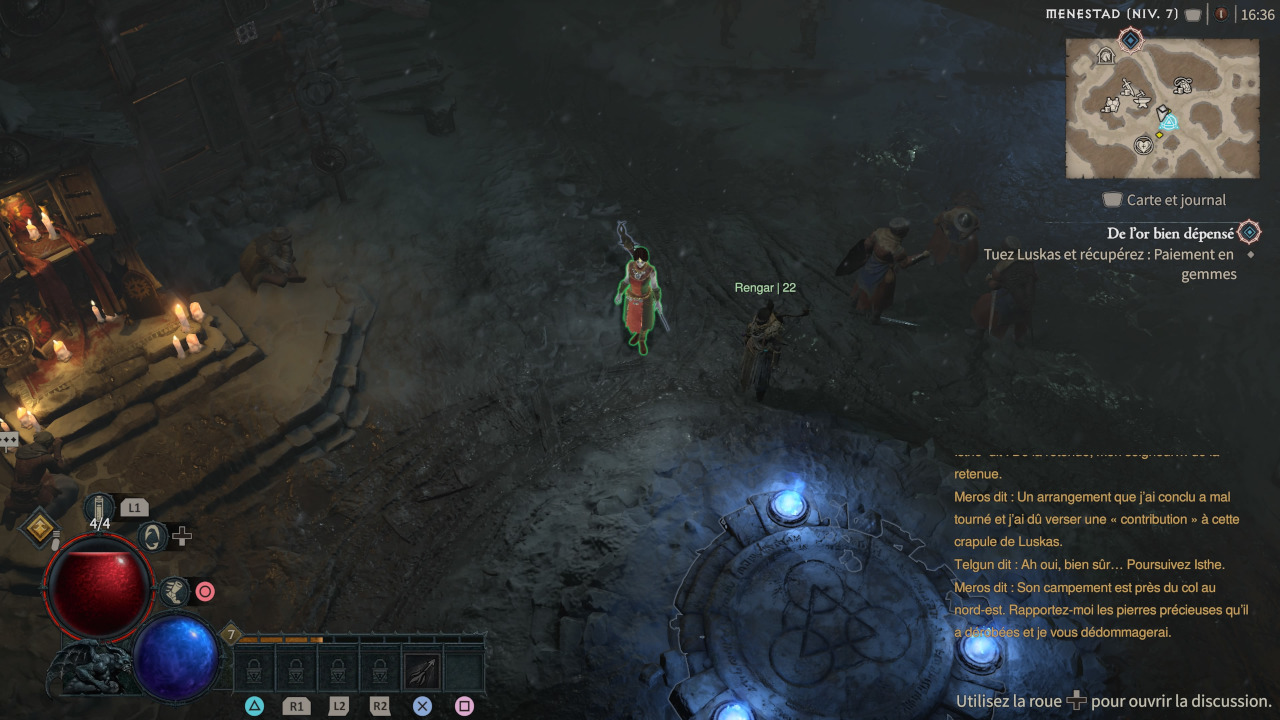Select the blacksmith anvil icon on the minimap
1280x720 pixels.
point(1141,101)
